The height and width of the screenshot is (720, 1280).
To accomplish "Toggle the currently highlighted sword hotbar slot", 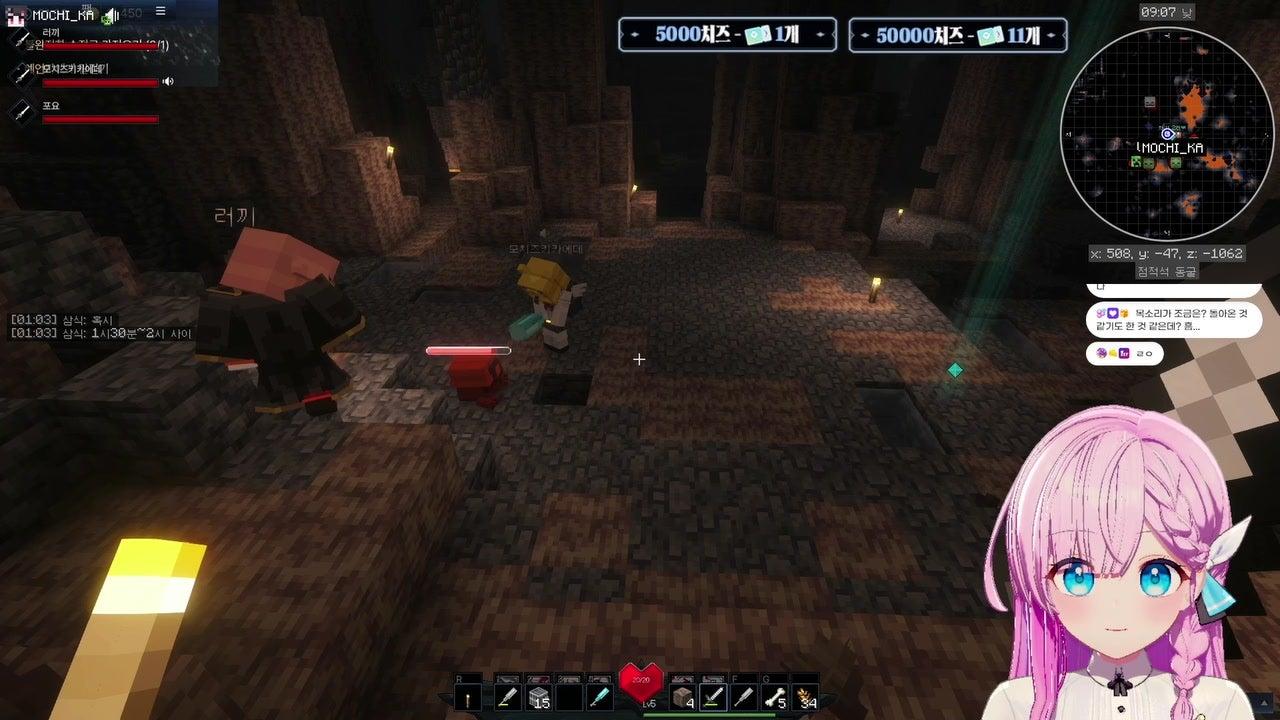I will point(713,697).
